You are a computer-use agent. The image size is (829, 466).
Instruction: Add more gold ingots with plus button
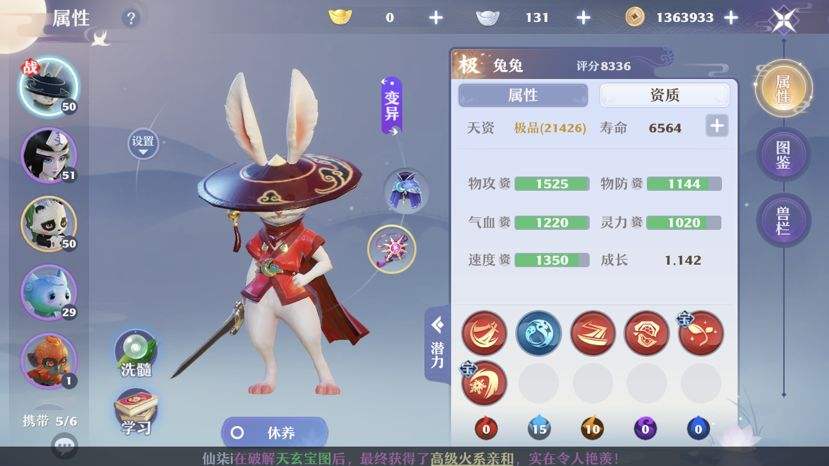click(x=435, y=17)
